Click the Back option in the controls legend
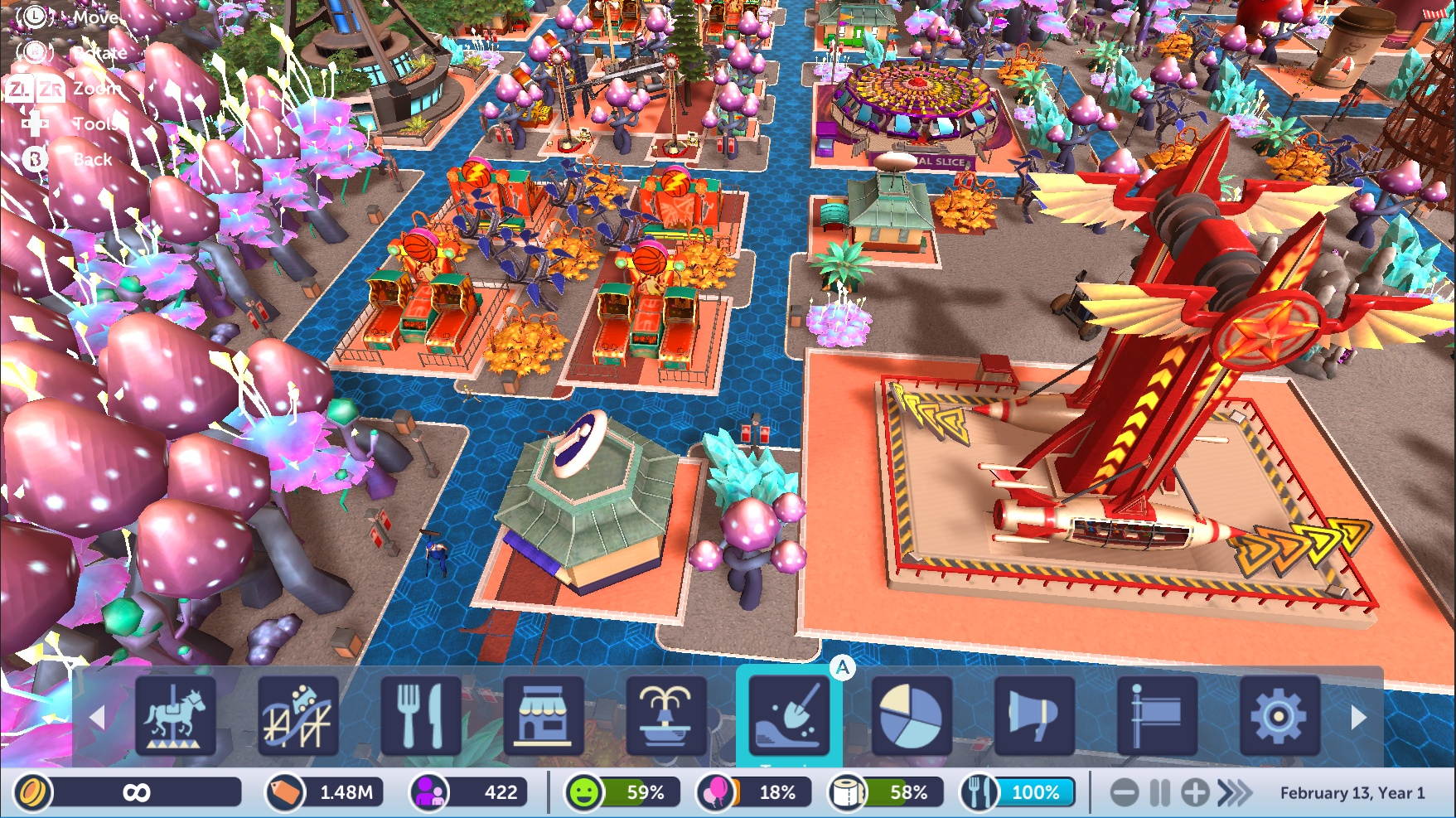 (x=91, y=158)
